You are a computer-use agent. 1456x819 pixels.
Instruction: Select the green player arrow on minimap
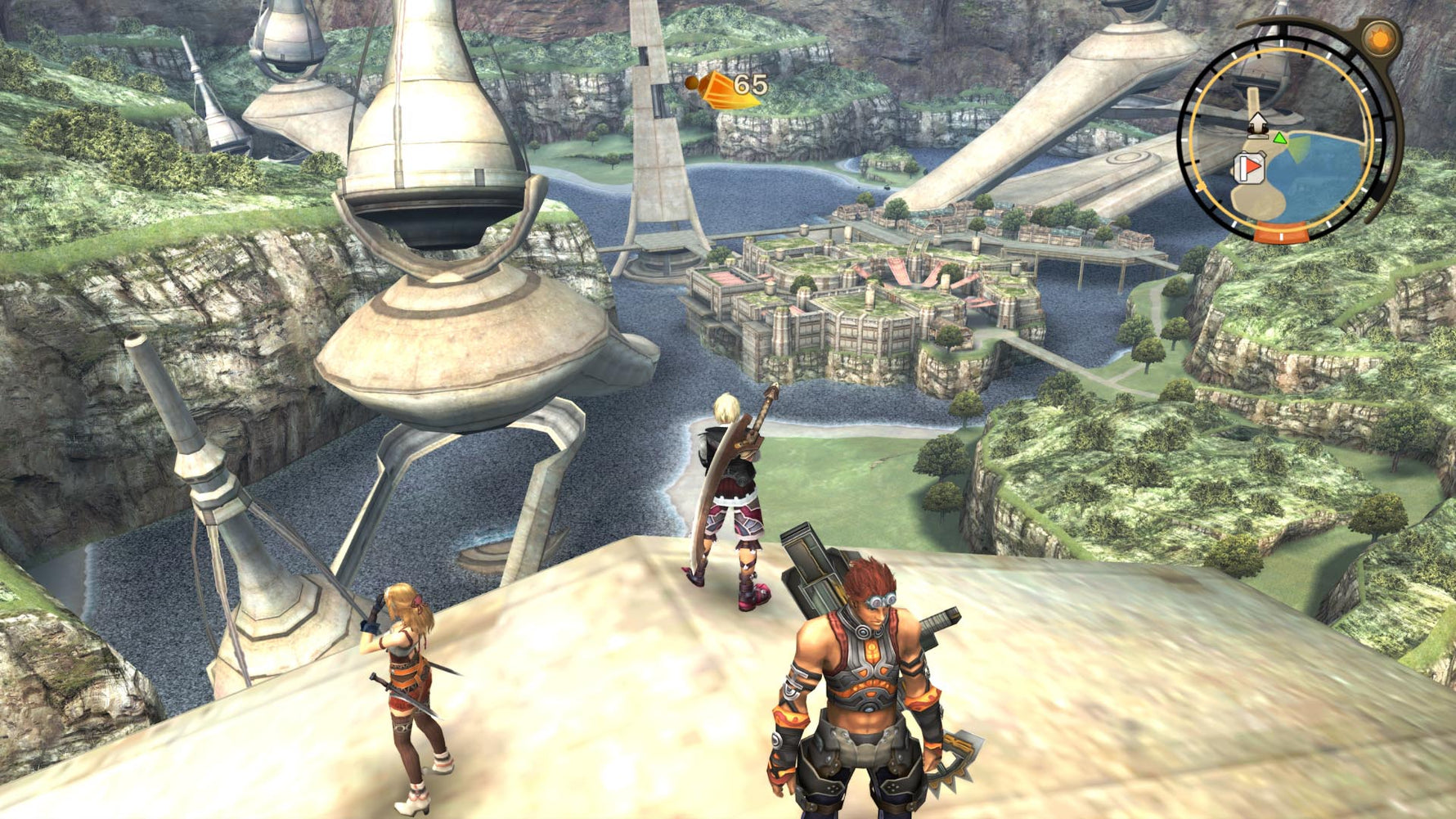click(x=1280, y=139)
